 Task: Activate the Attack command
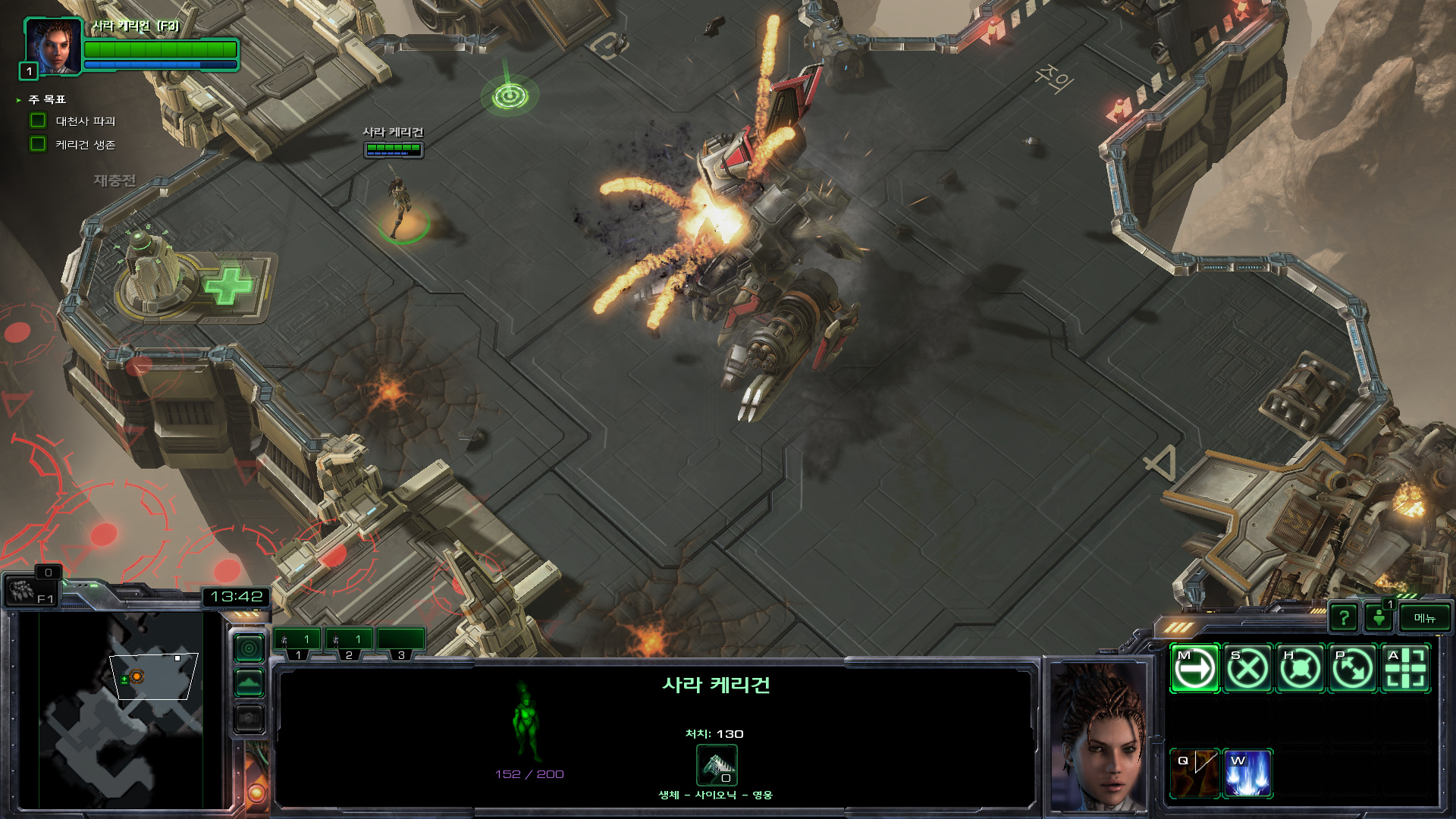[x=1405, y=669]
